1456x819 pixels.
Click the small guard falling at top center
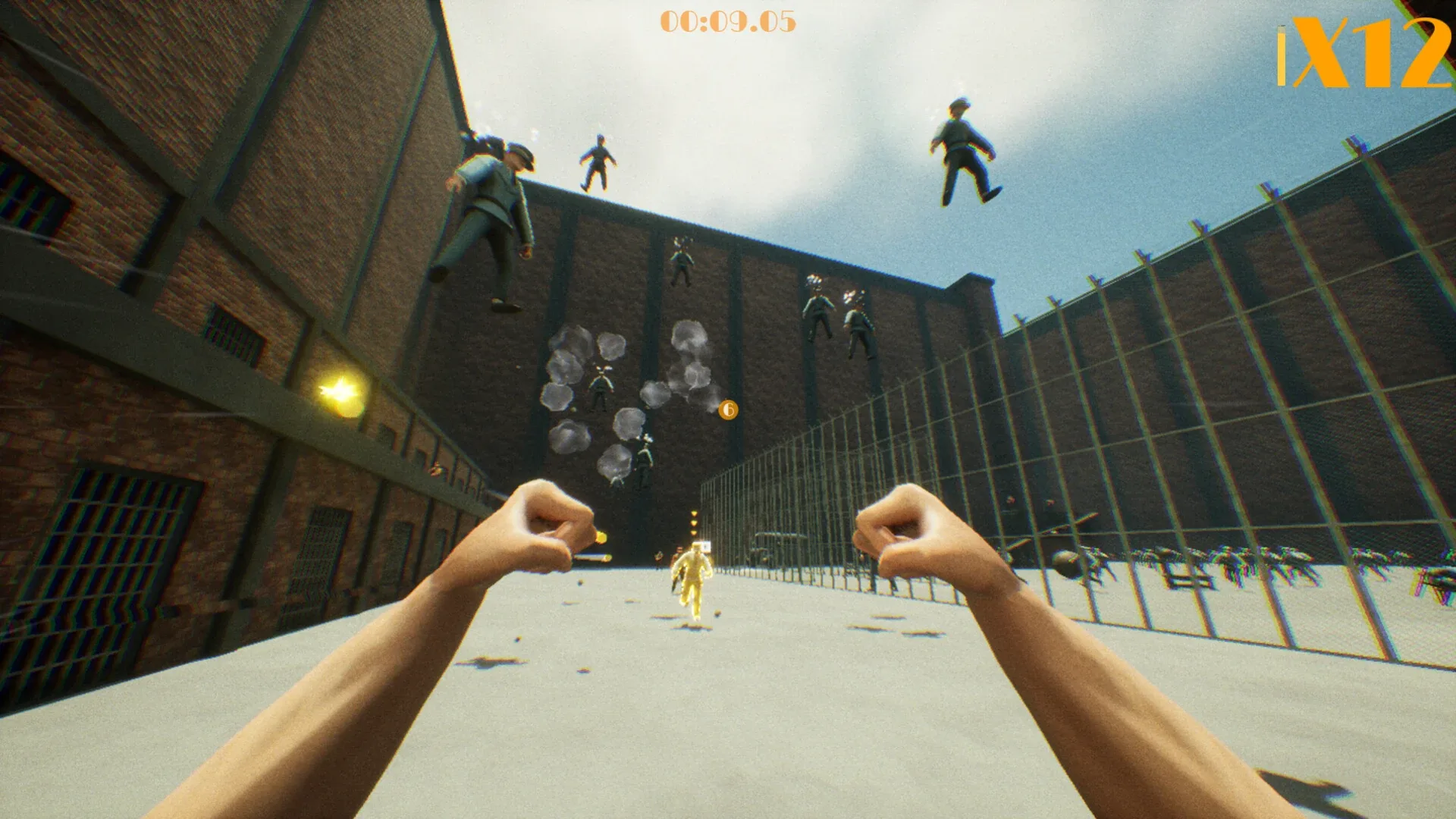(599, 159)
